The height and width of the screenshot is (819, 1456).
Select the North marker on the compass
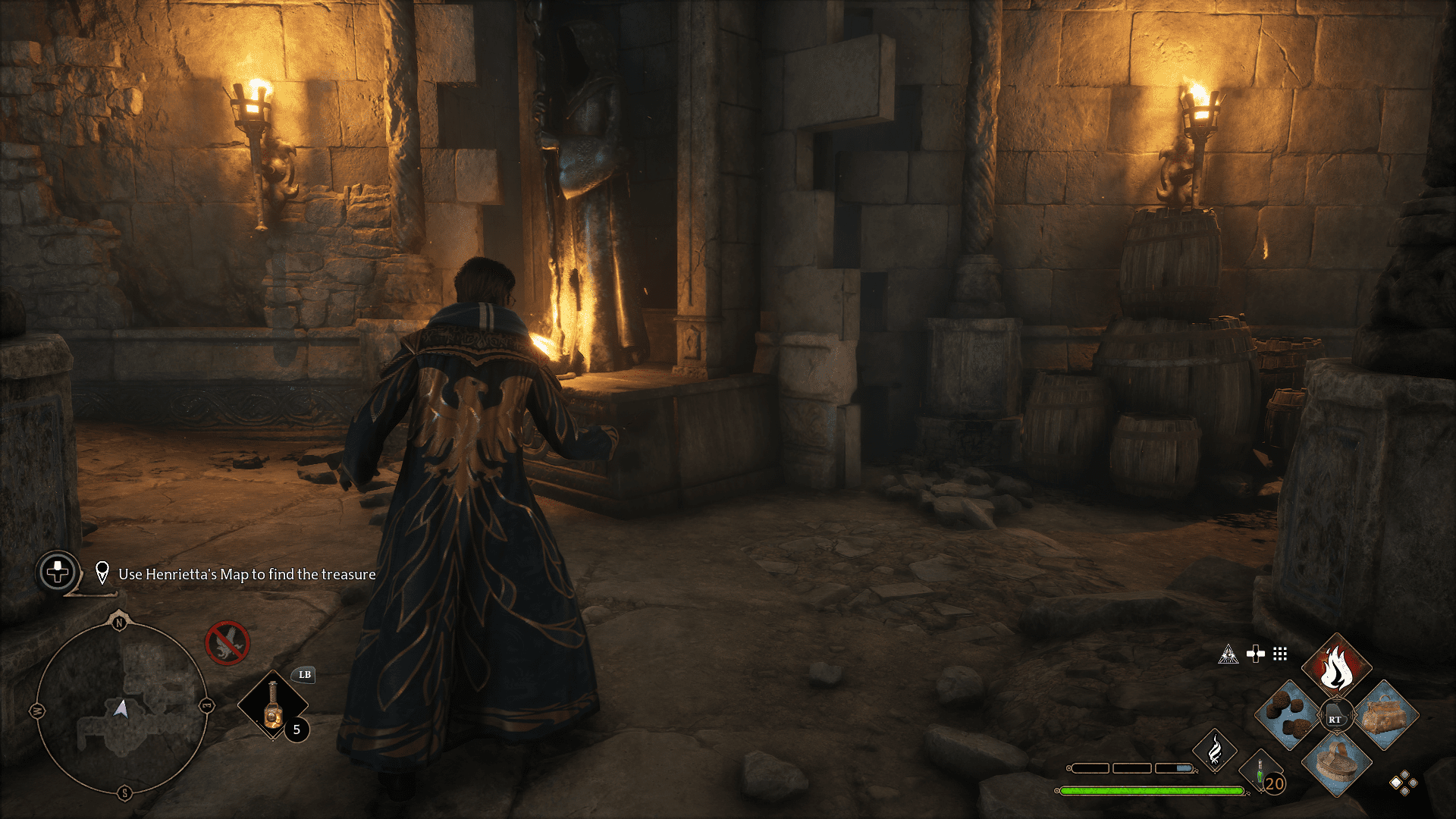click(119, 623)
